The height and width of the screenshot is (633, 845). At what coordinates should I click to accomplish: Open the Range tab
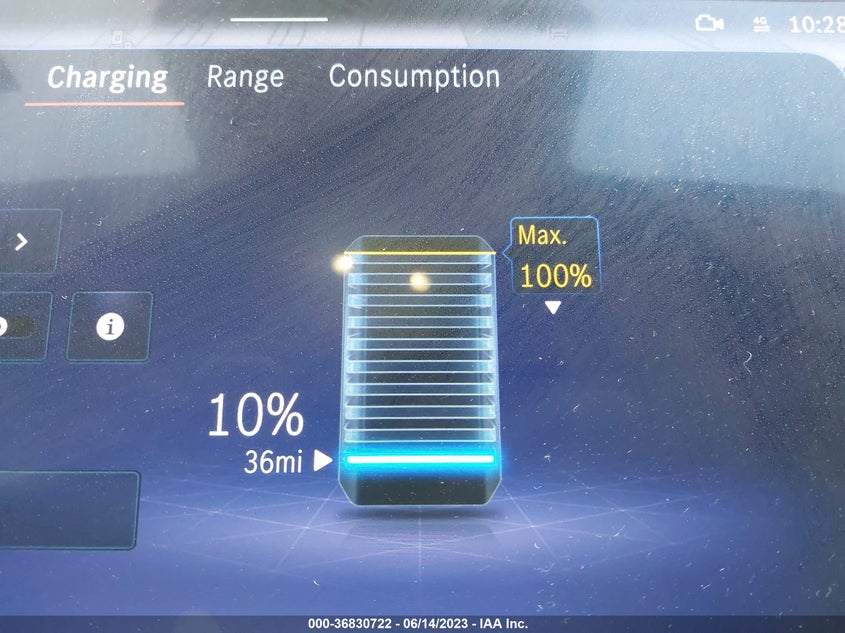pyautogui.click(x=245, y=77)
